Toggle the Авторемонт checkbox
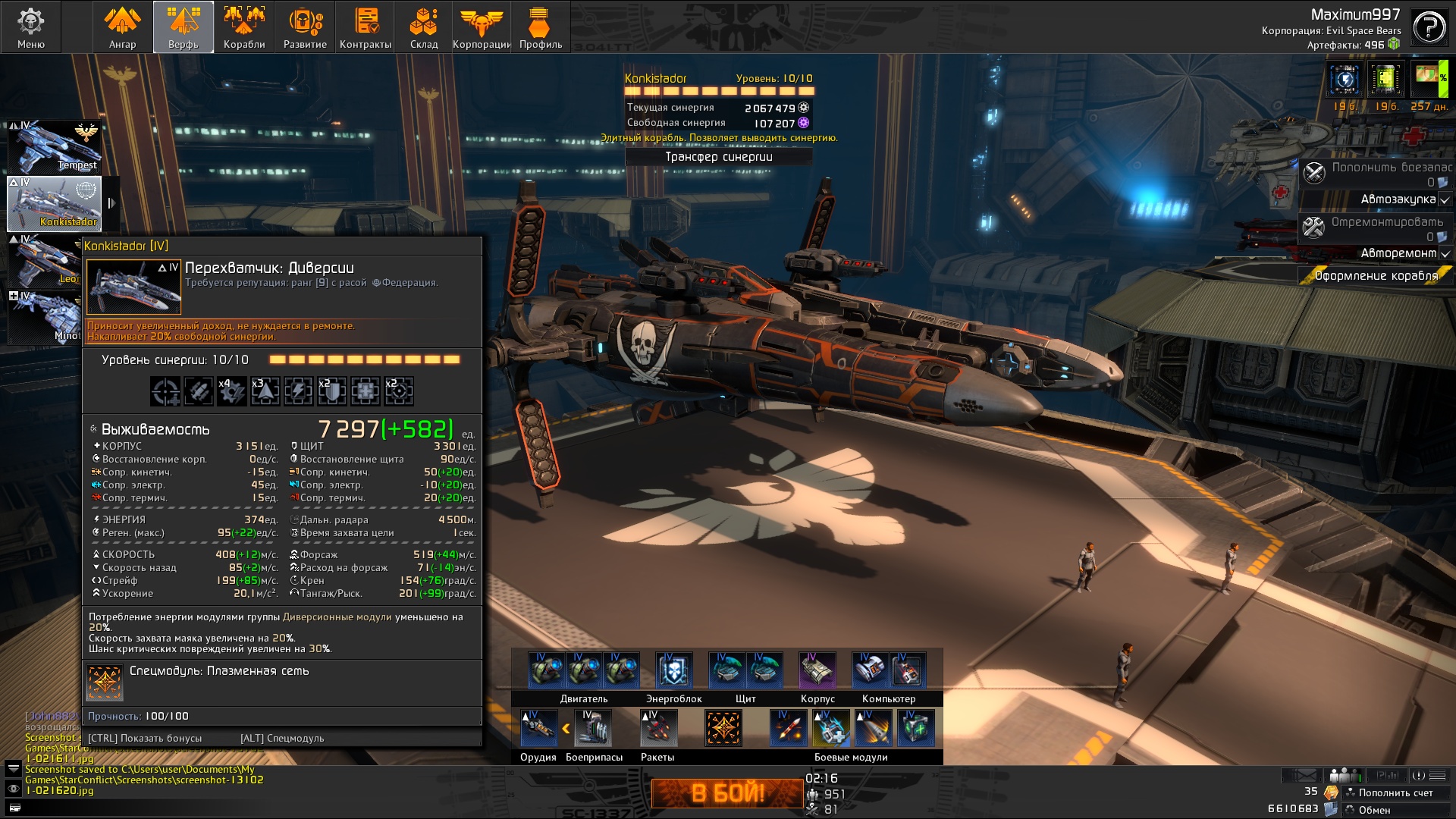 pyautogui.click(x=1445, y=254)
